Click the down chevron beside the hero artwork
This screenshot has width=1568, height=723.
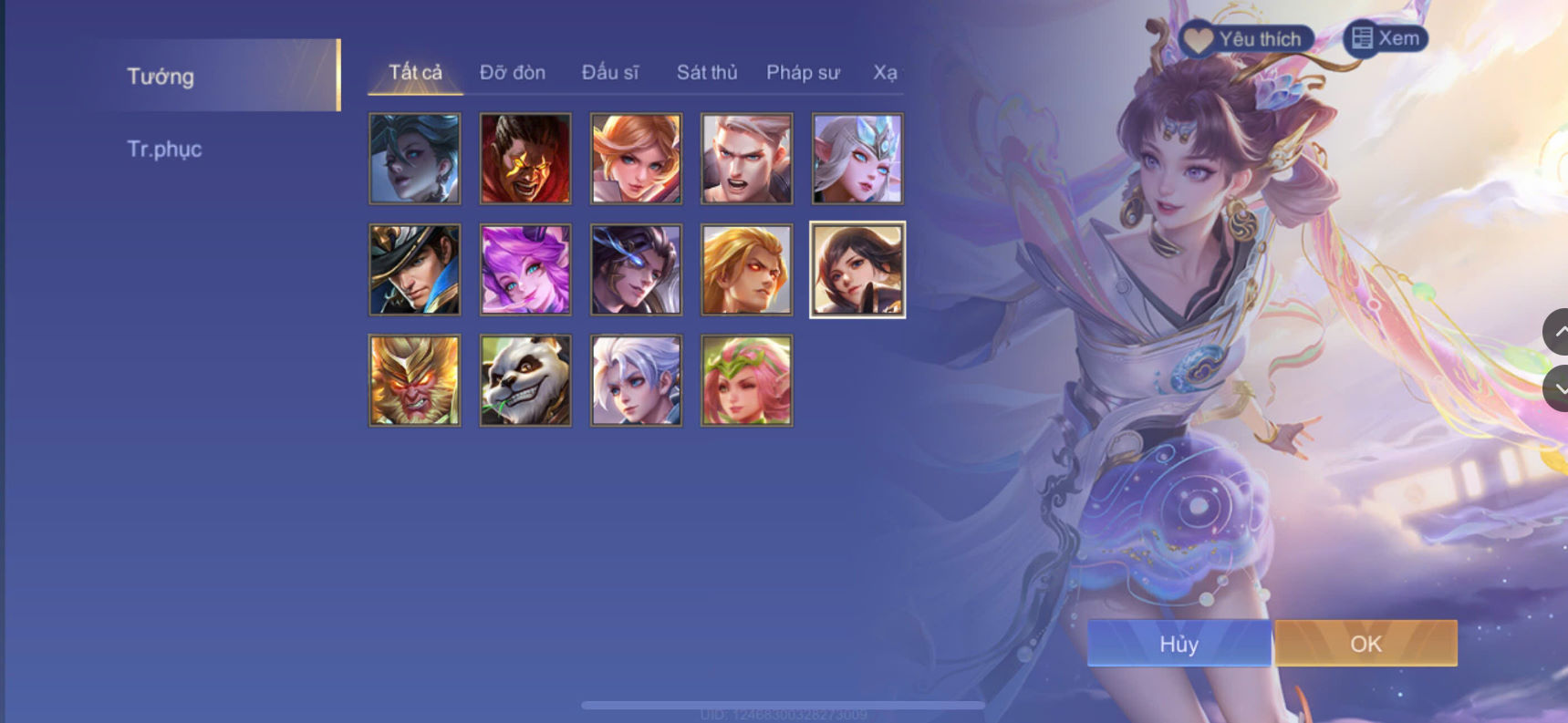click(1555, 387)
